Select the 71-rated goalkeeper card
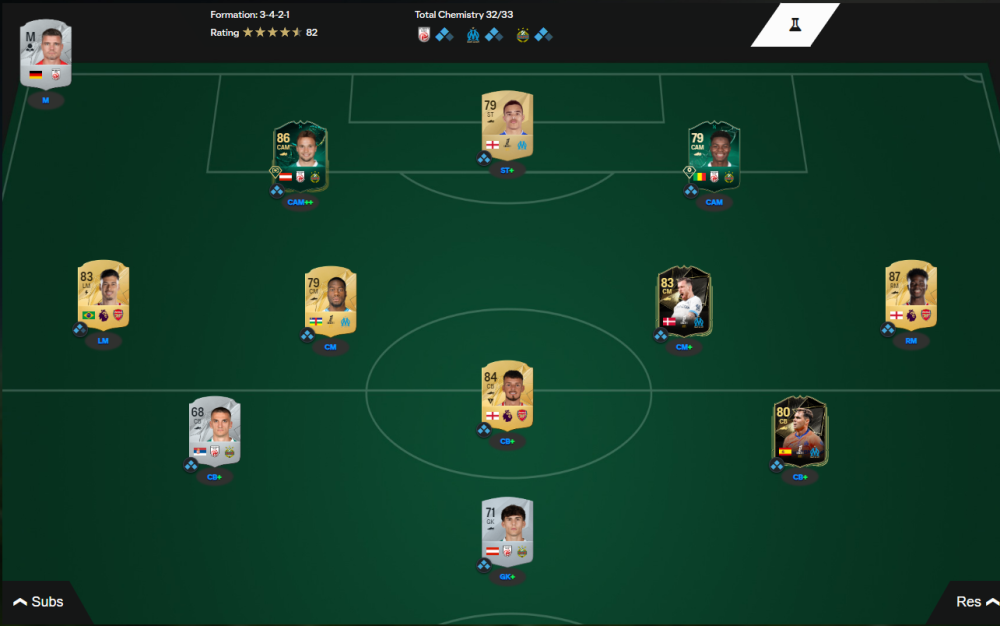Image resolution: width=1000 pixels, height=626 pixels. pos(507,531)
